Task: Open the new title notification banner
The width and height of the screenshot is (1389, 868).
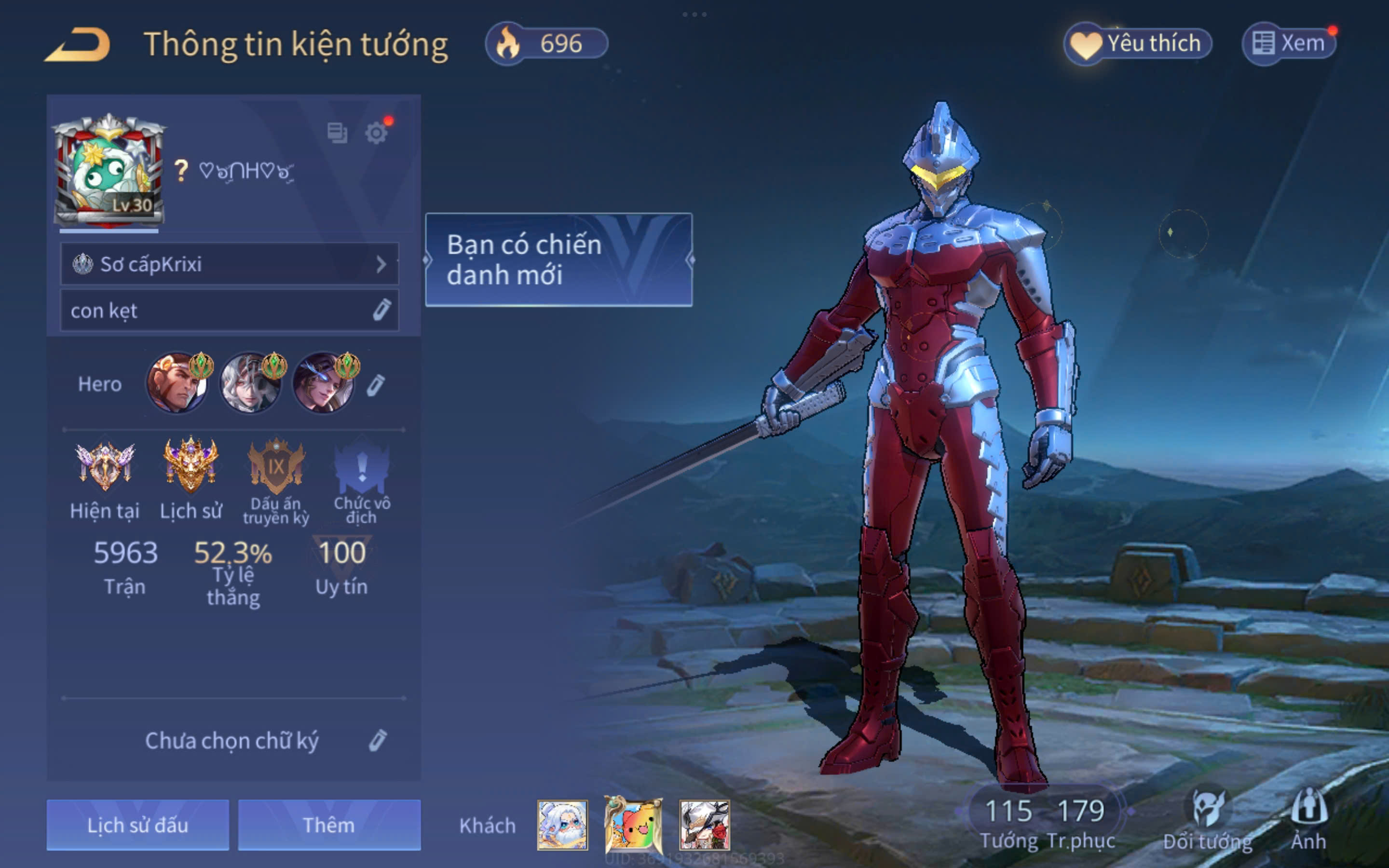Action: (x=558, y=259)
